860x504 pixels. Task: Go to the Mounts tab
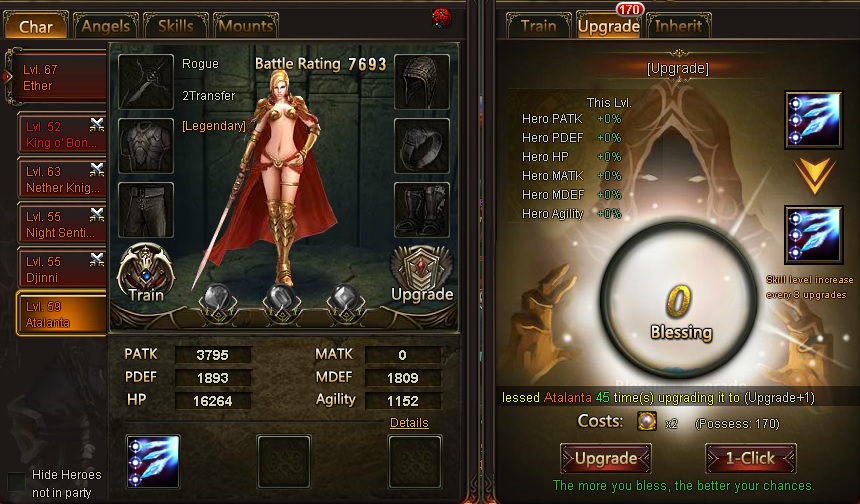[245, 27]
